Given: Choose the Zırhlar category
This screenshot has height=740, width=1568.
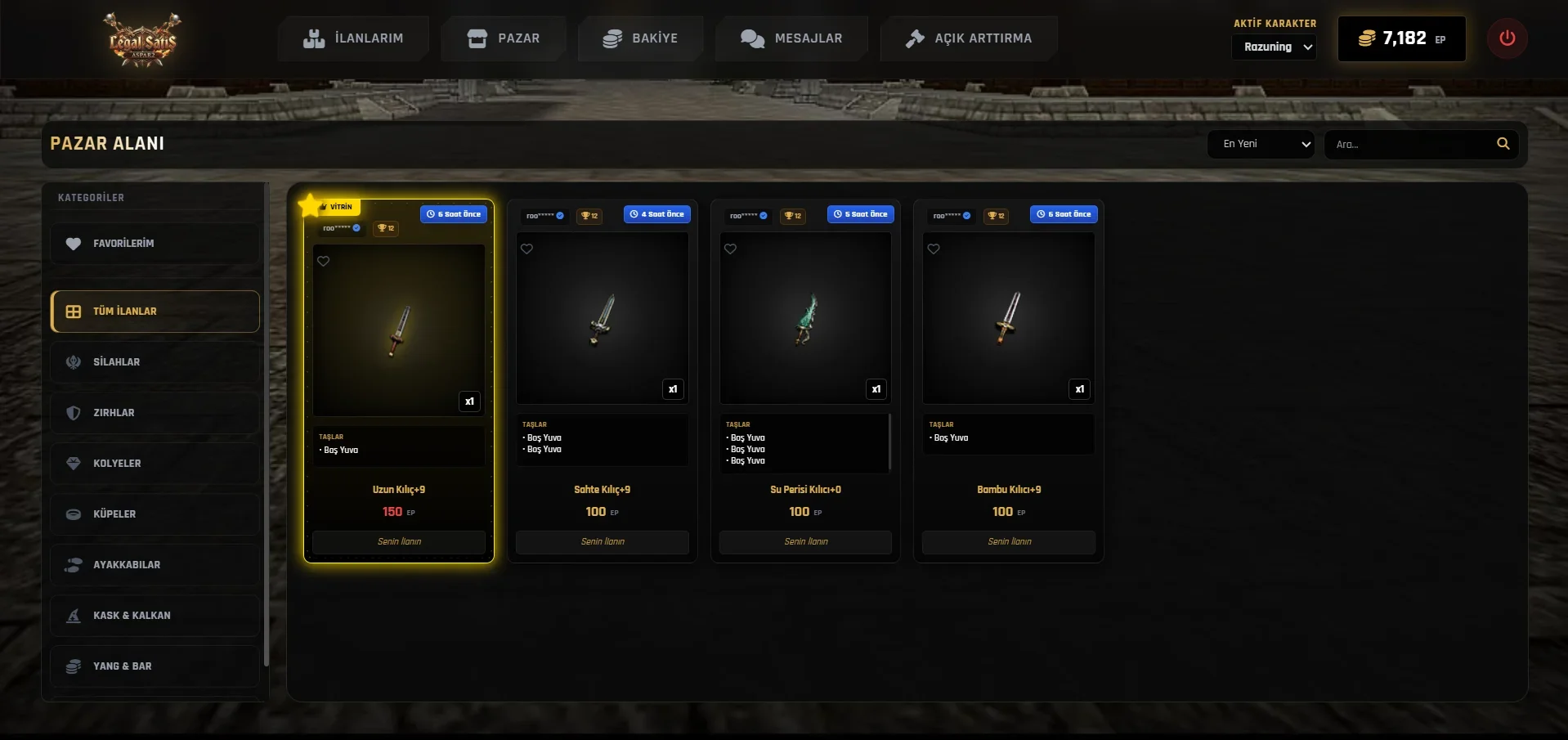Looking at the screenshot, I should pos(155,413).
